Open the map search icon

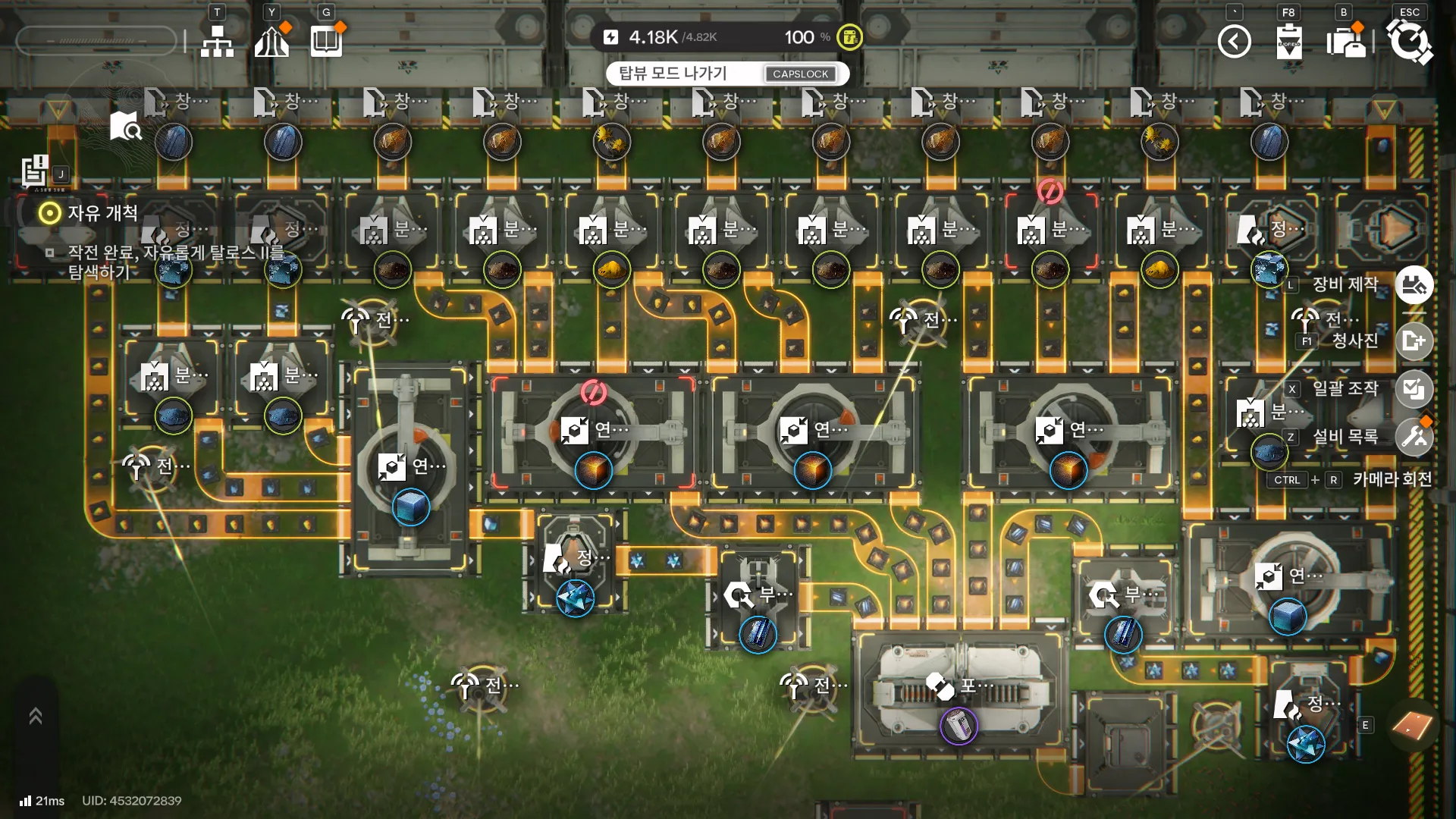[x=125, y=126]
